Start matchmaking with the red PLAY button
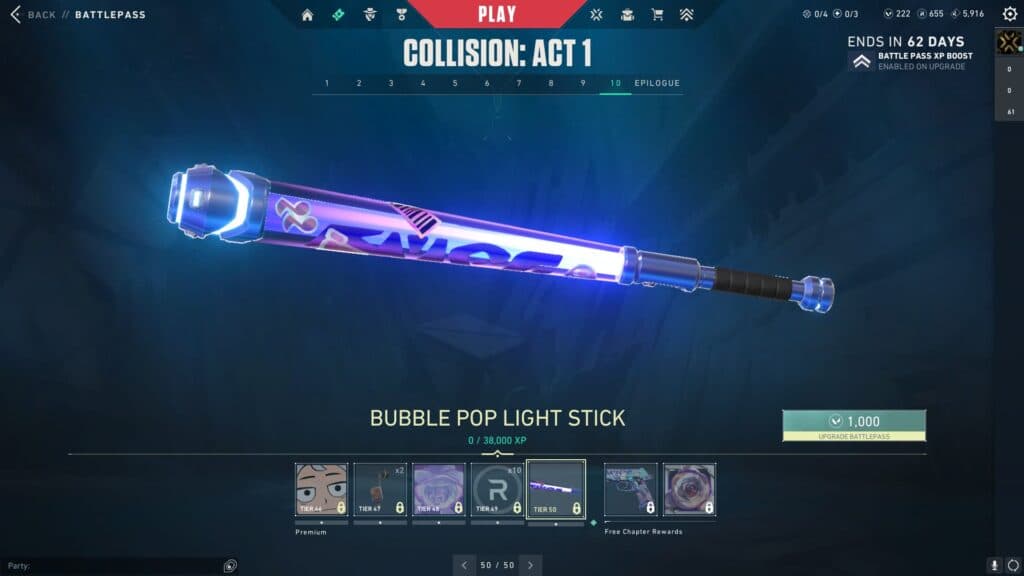This screenshot has height=576, width=1024. click(497, 14)
